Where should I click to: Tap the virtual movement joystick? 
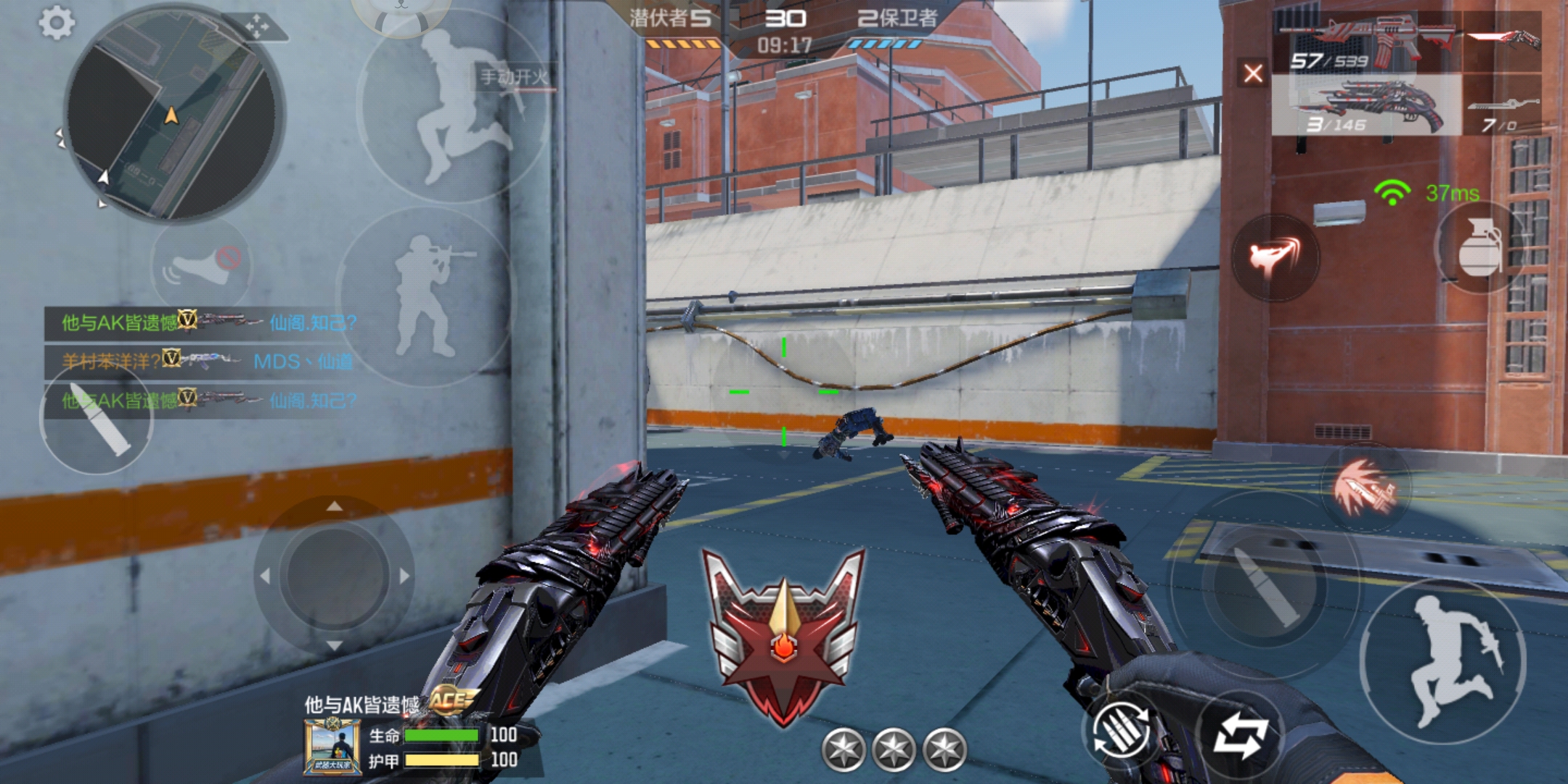point(334,575)
